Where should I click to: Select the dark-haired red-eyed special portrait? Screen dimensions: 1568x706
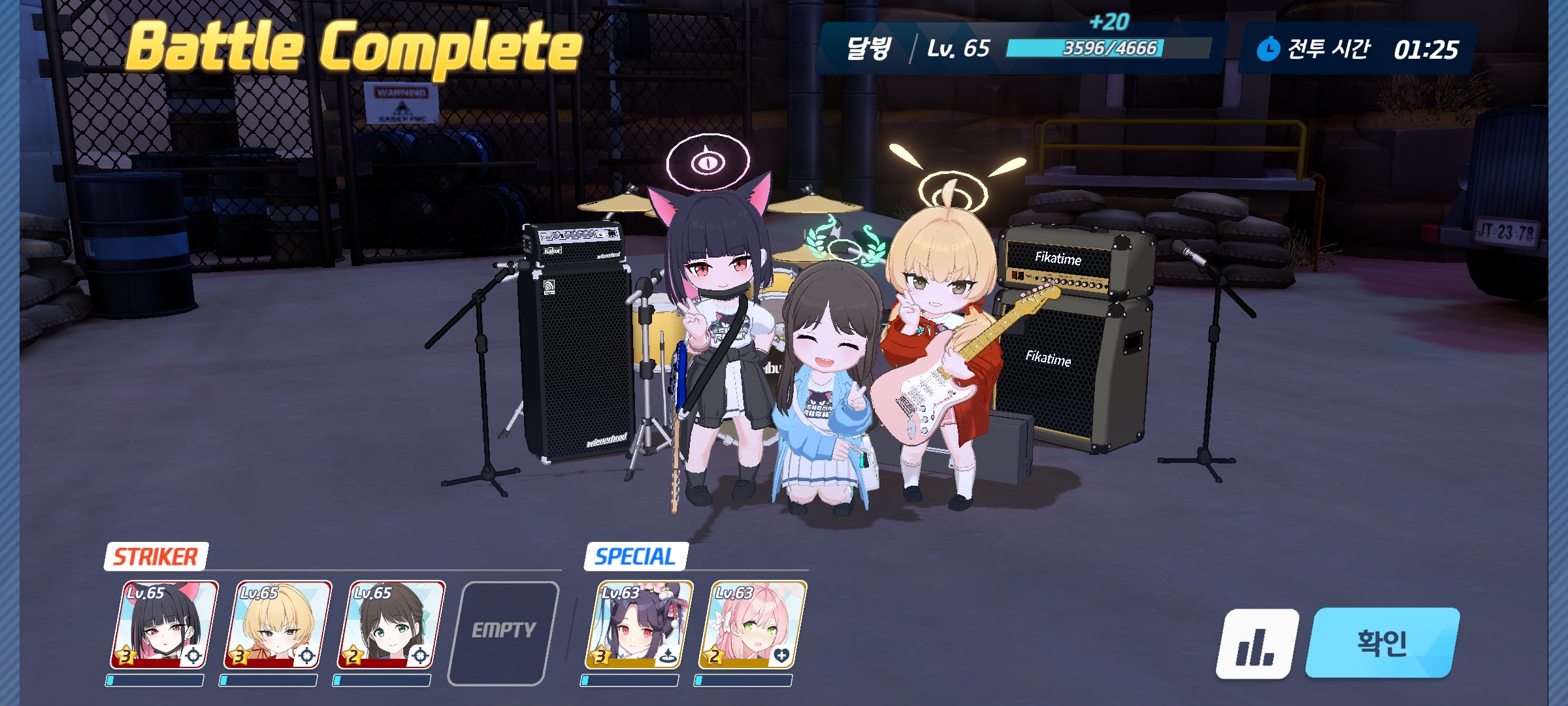click(639, 625)
